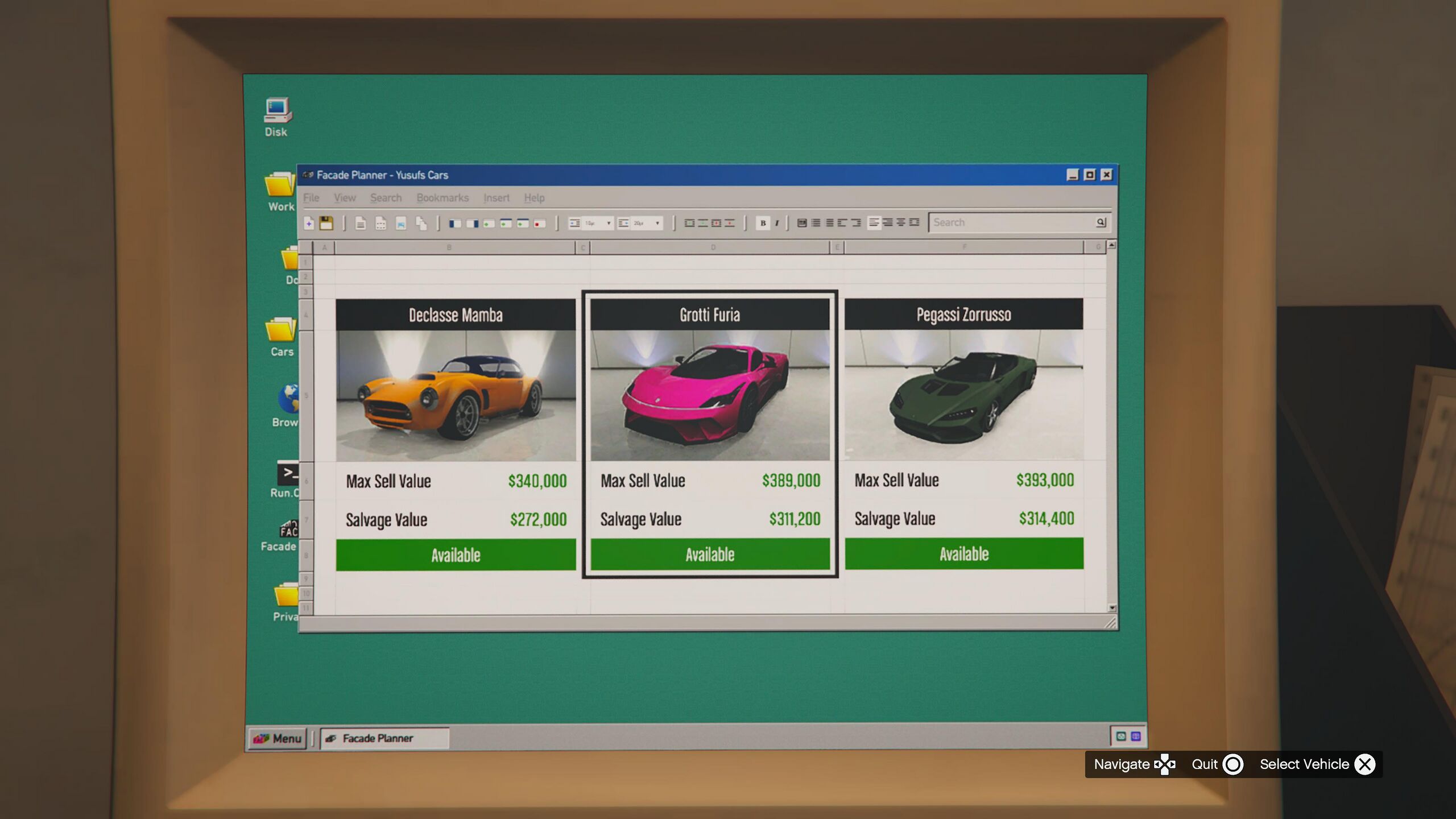Open the File menu
1456x819 pixels.
(x=311, y=198)
